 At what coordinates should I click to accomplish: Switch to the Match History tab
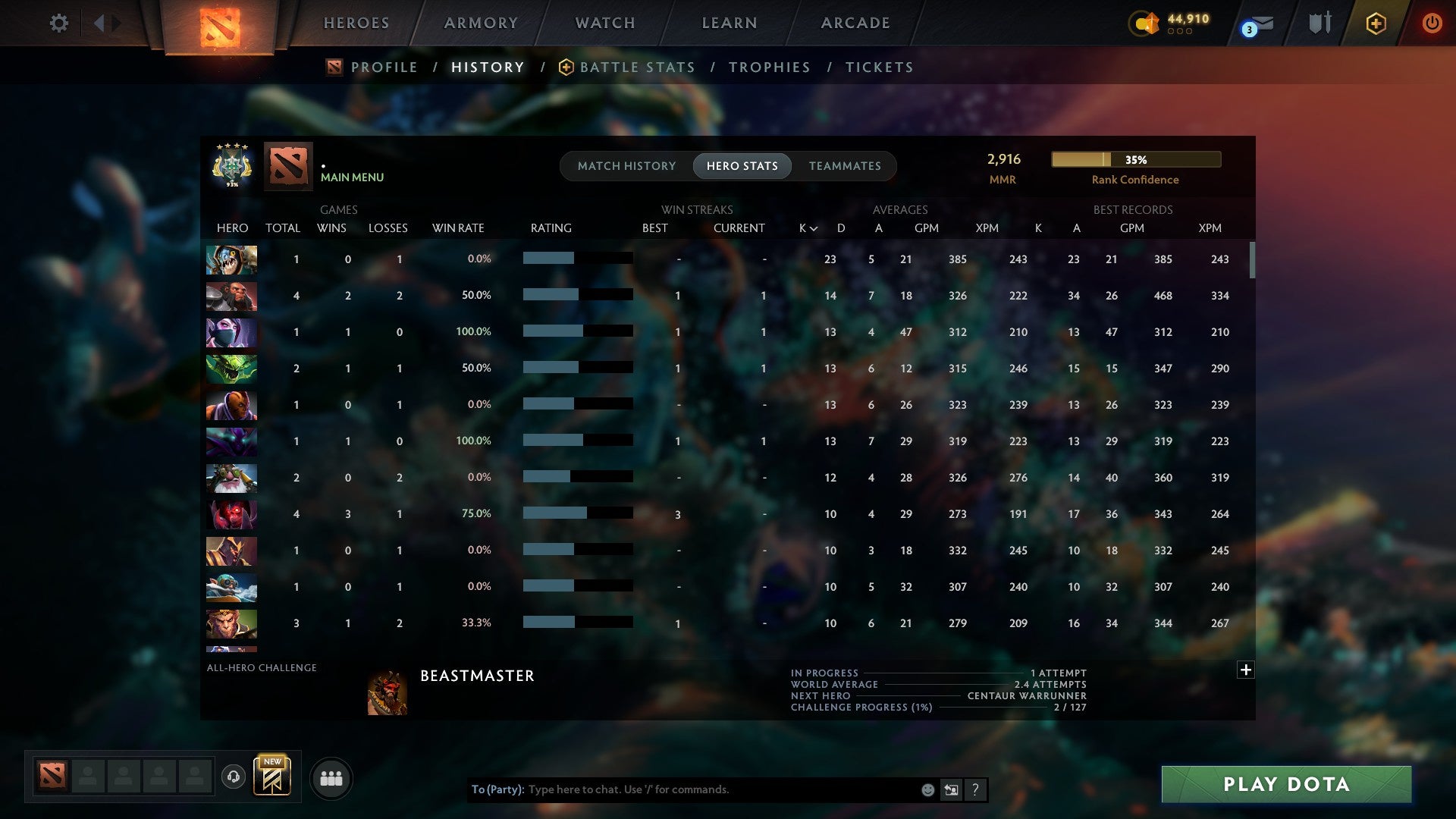pos(626,166)
